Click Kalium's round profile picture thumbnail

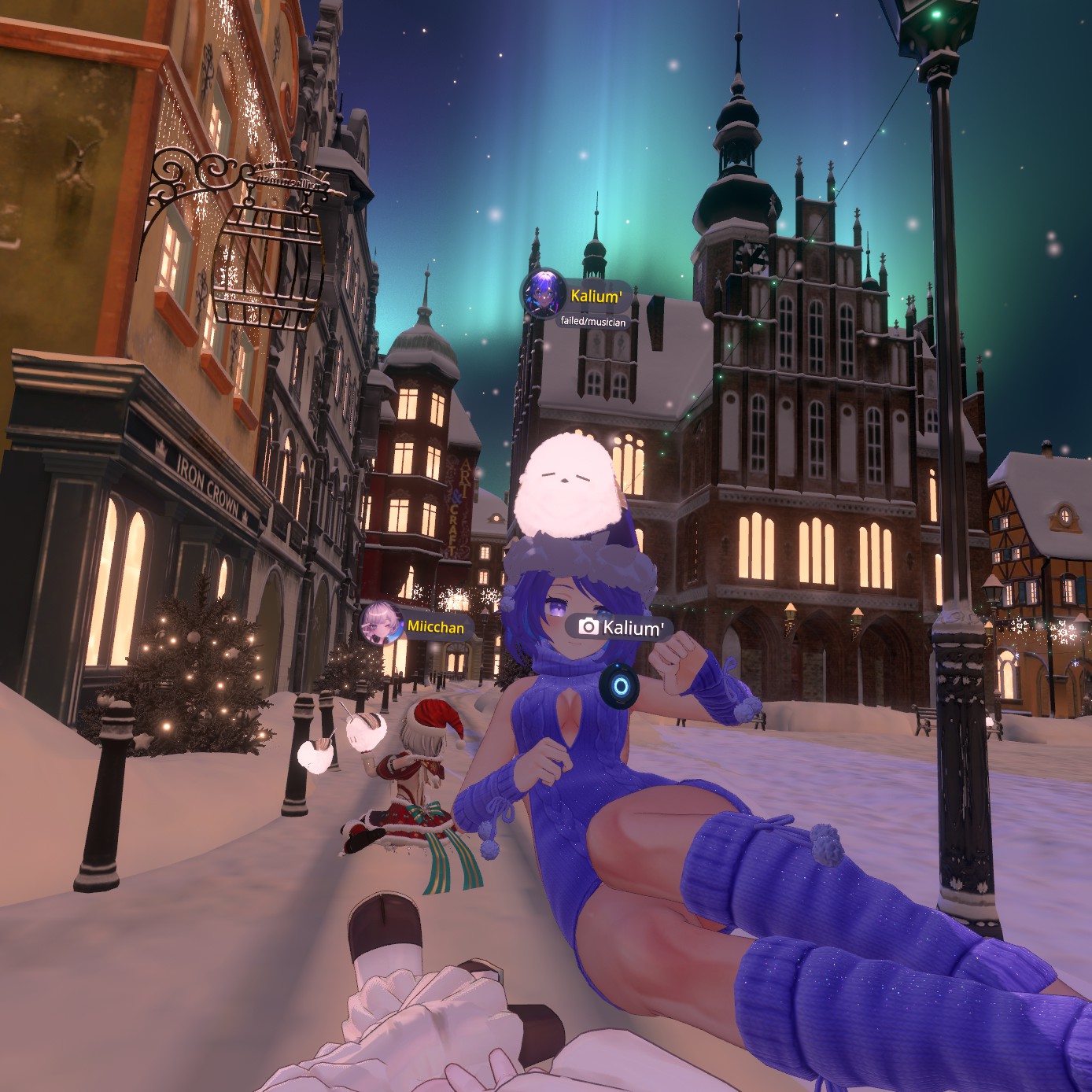(543, 294)
